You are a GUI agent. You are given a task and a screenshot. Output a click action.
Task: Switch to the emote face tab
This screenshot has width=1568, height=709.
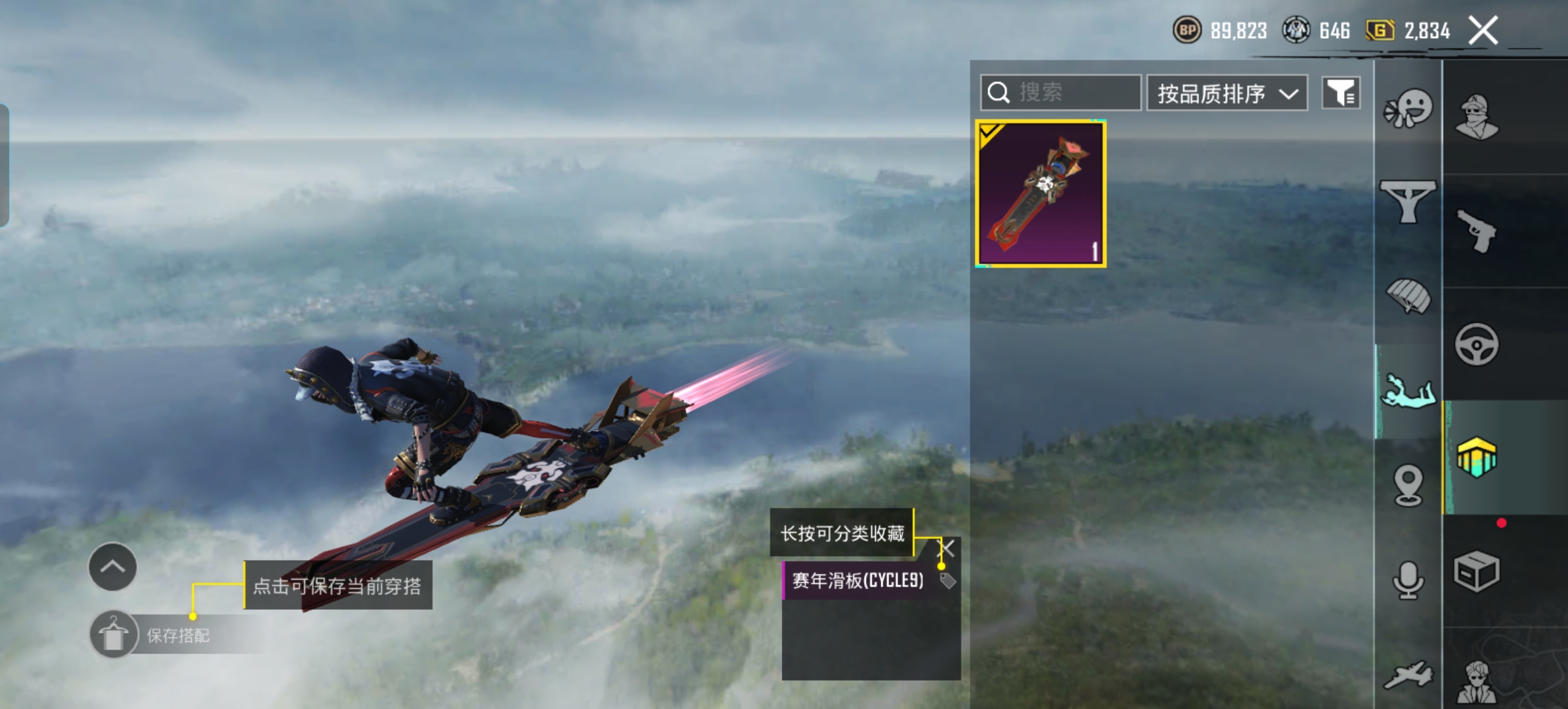[1408, 108]
